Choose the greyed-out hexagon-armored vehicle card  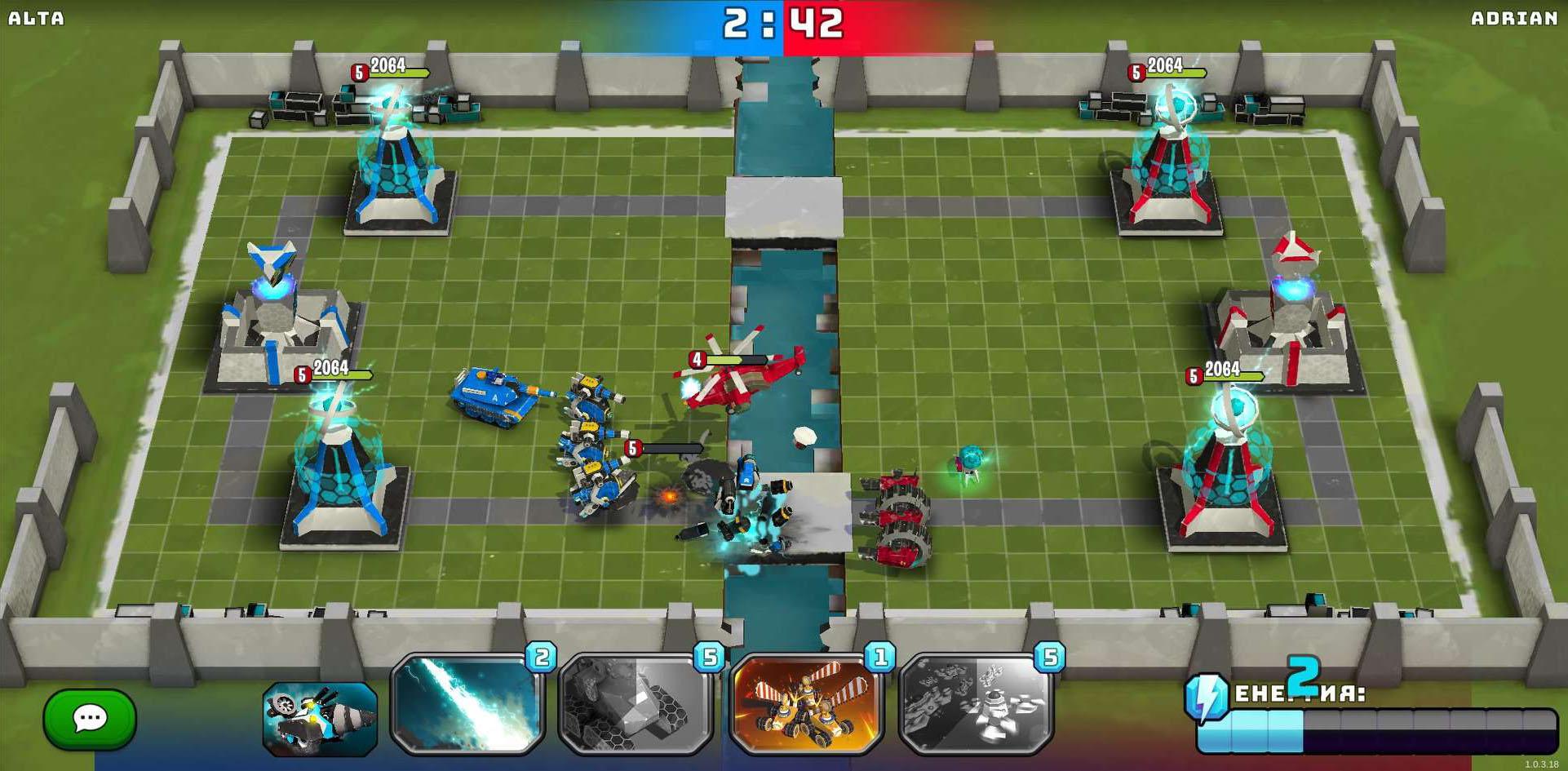[636, 704]
